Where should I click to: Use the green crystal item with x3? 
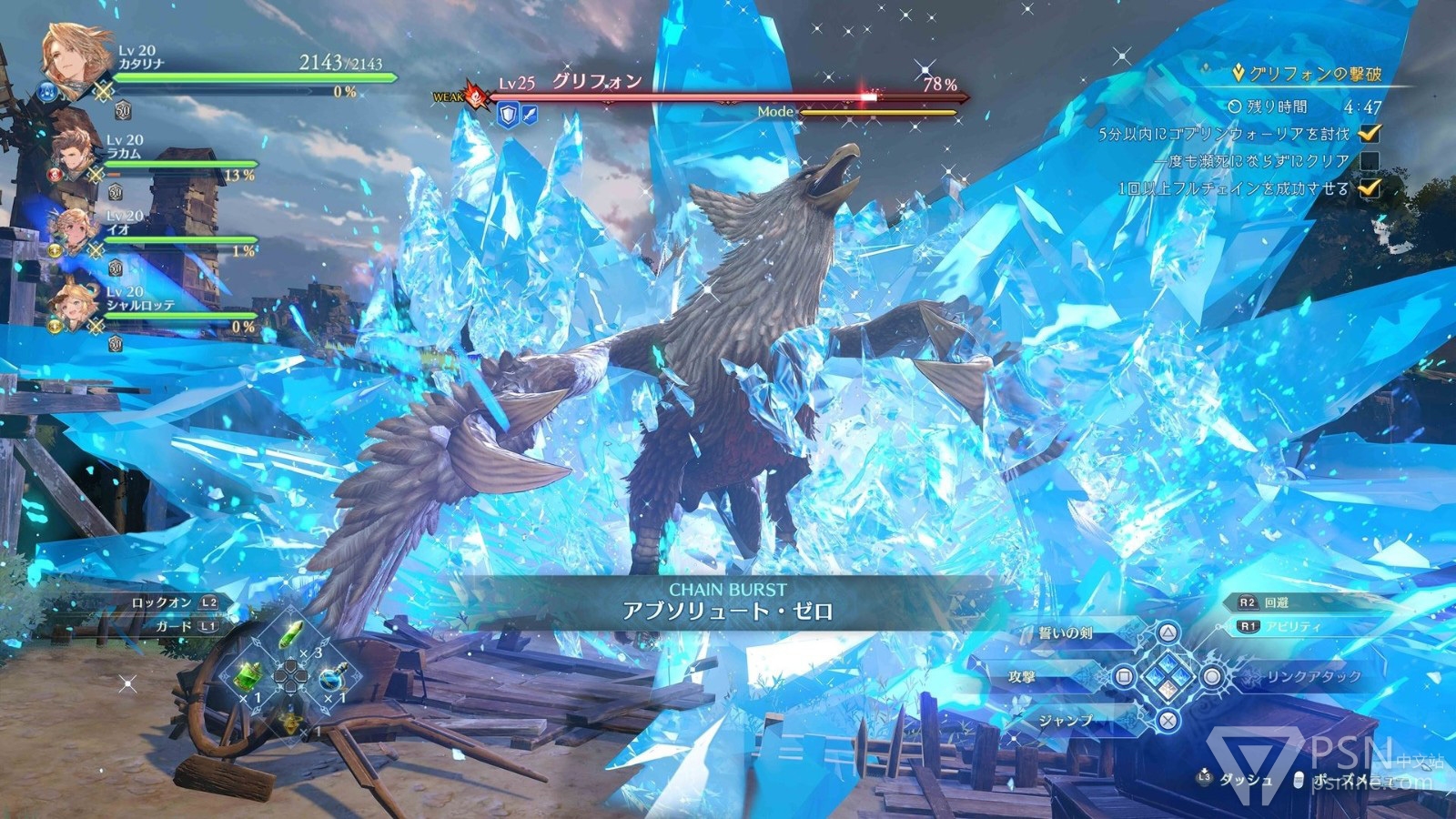(x=289, y=635)
